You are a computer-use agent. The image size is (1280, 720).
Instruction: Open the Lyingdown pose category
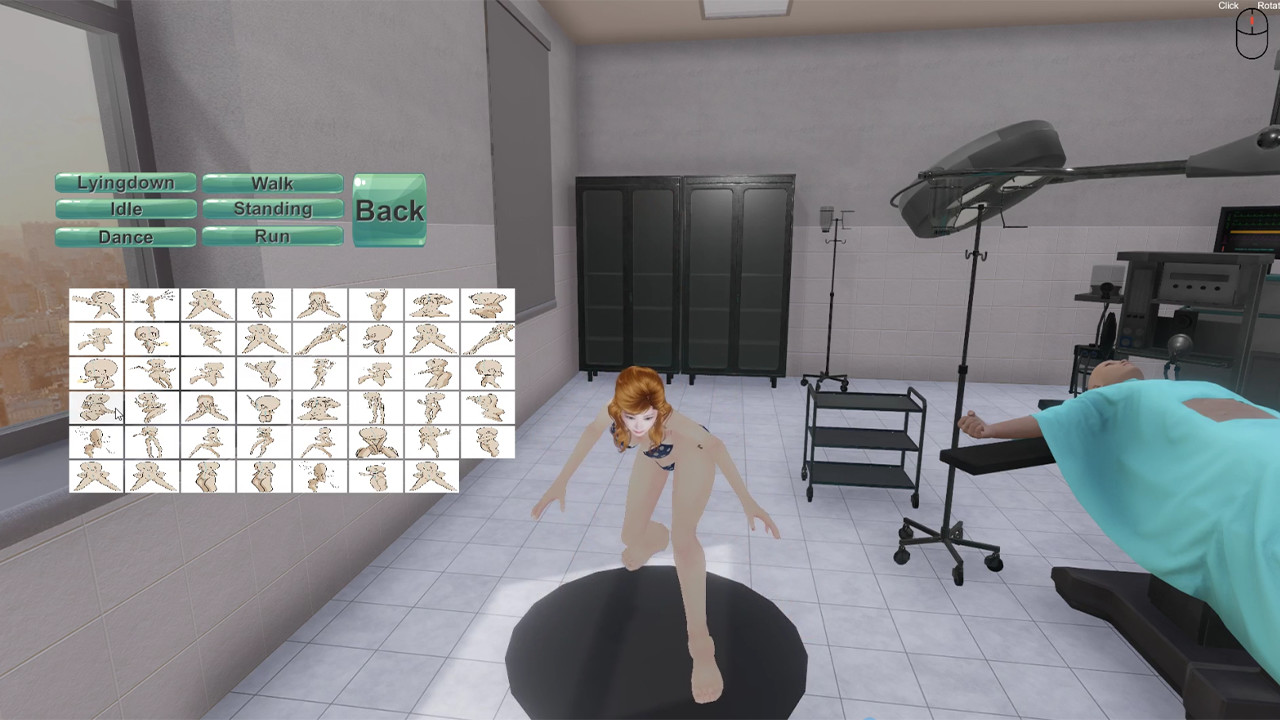125,183
